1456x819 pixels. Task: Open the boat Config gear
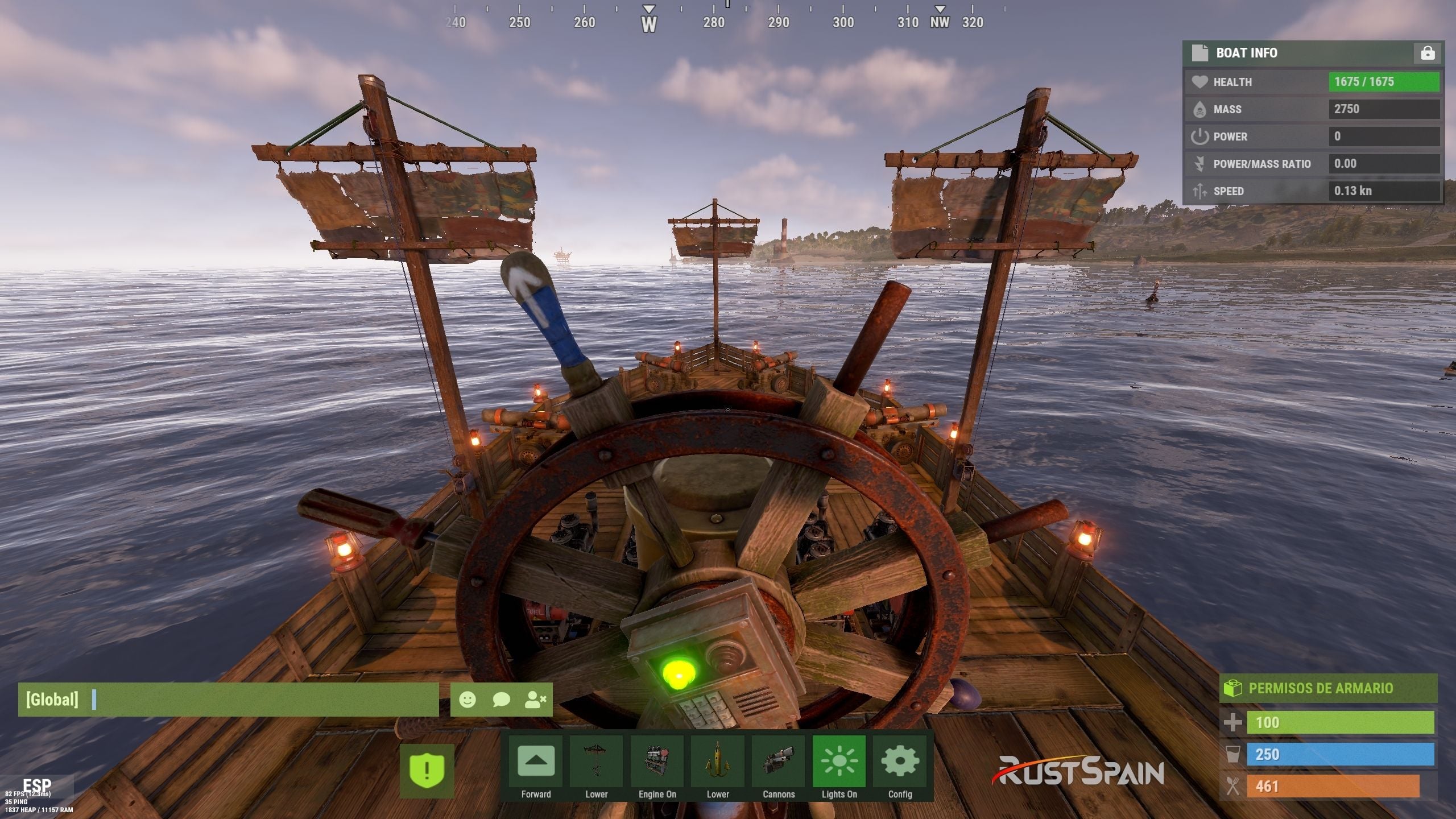(900, 762)
